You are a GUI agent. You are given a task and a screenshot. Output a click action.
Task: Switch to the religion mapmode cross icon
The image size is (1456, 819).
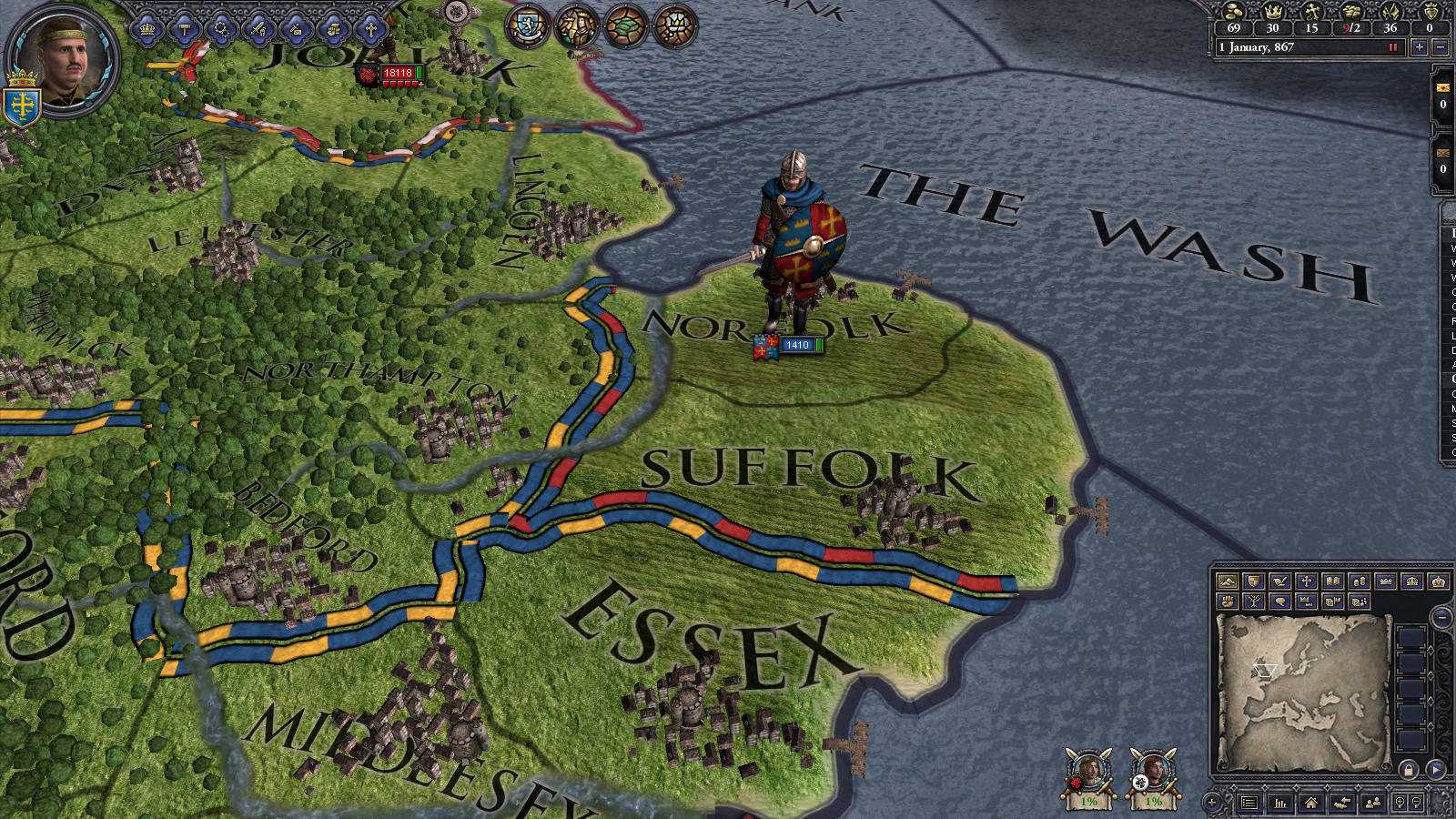[x=1306, y=581]
